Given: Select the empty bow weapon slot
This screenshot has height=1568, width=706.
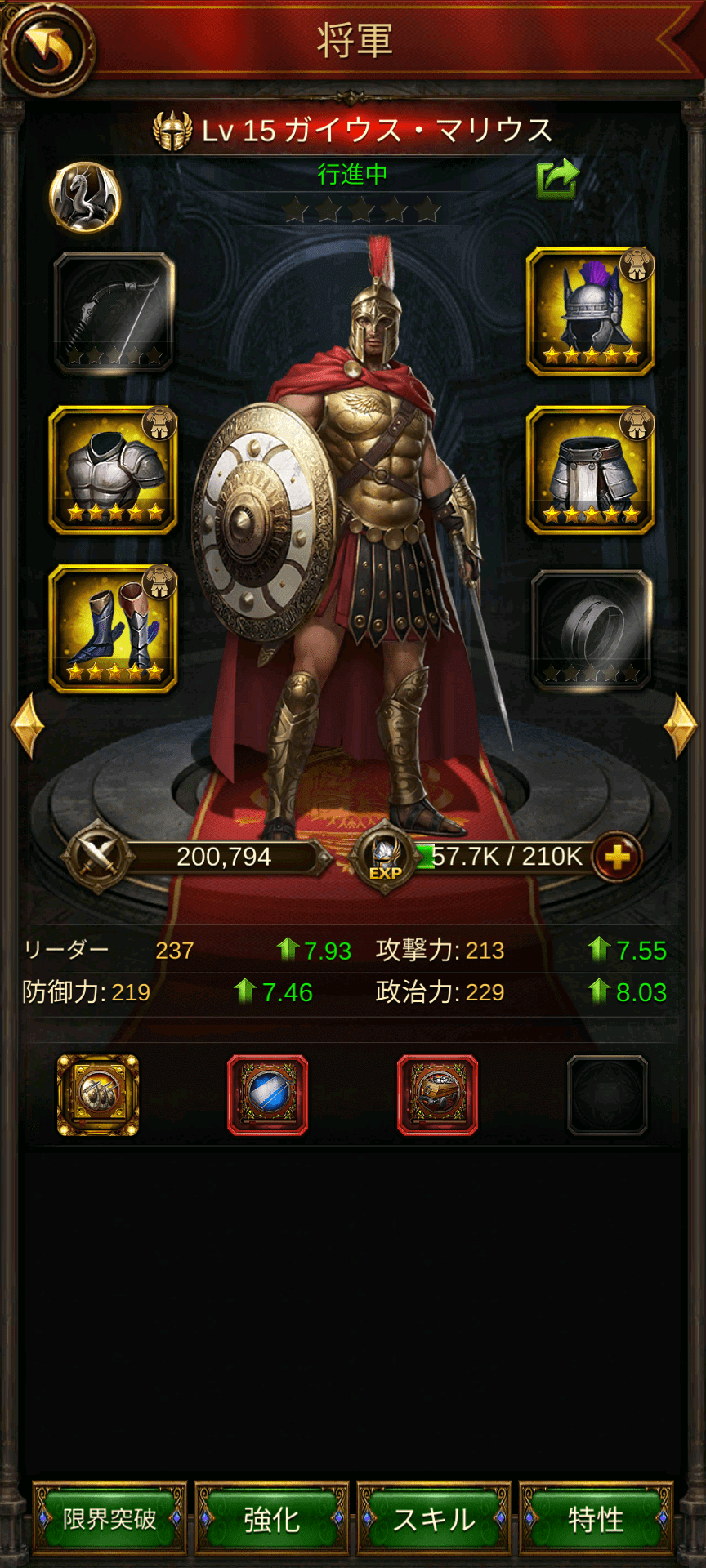Looking at the screenshot, I should tap(114, 313).
